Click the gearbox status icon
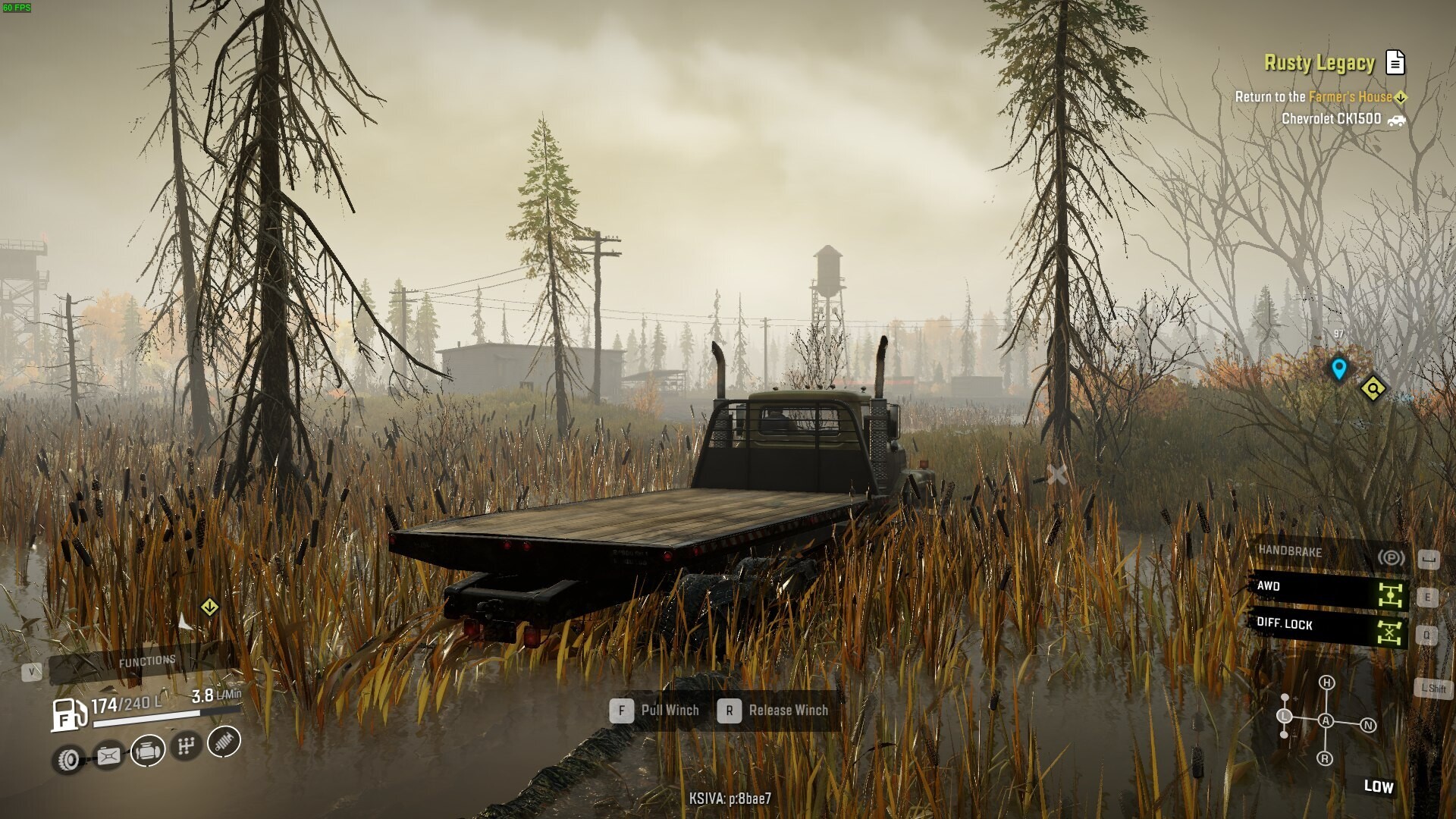1456x819 pixels. tap(186, 746)
